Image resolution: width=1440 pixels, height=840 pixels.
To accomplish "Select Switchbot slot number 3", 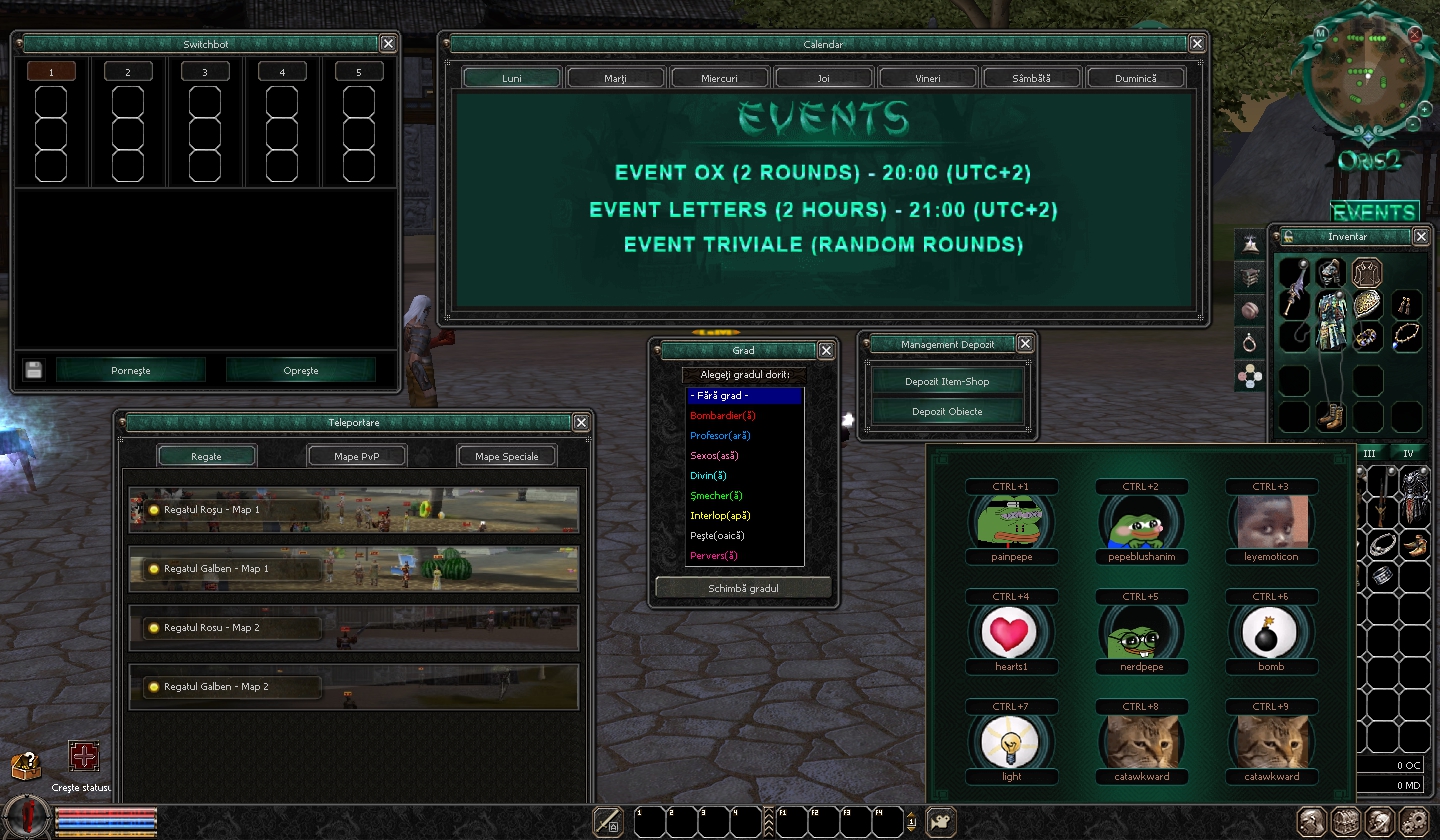I will click(204, 72).
